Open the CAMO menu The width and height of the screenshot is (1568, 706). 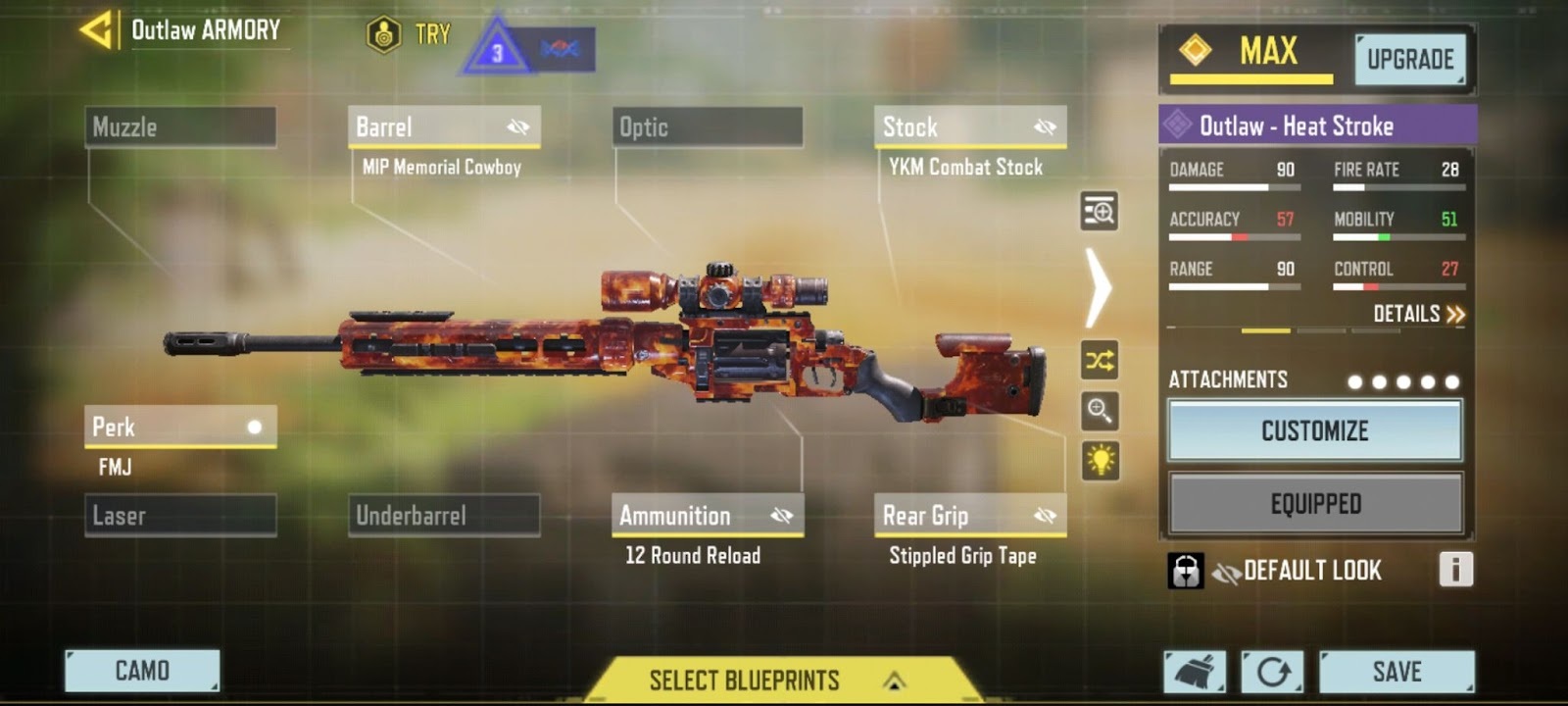(142, 671)
